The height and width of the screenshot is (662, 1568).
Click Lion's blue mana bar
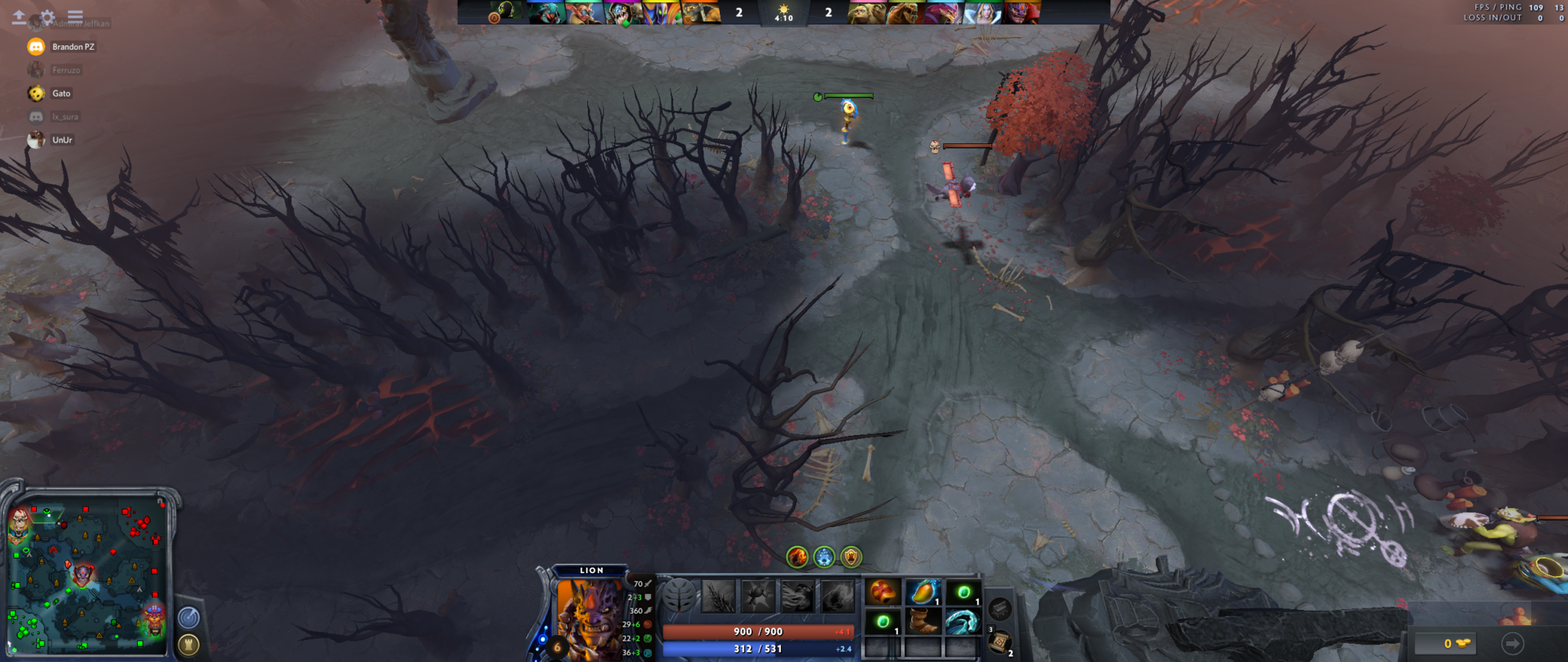758,647
